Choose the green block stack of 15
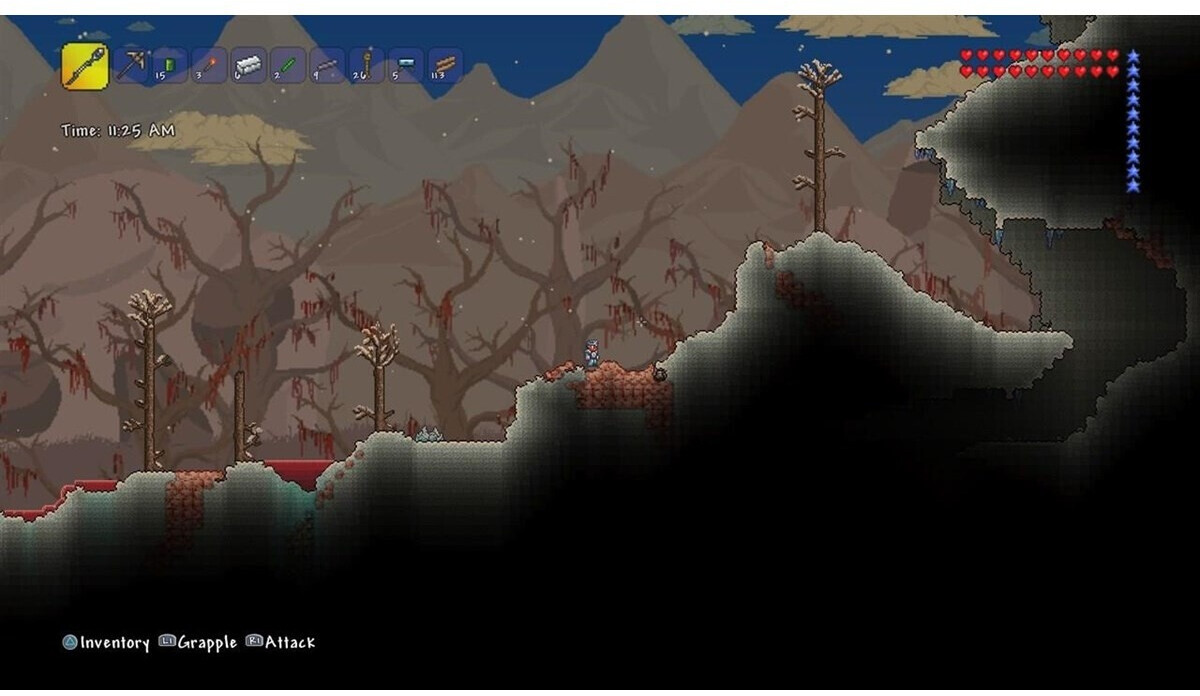Viewport: 1200px width, 696px height. 170,66
